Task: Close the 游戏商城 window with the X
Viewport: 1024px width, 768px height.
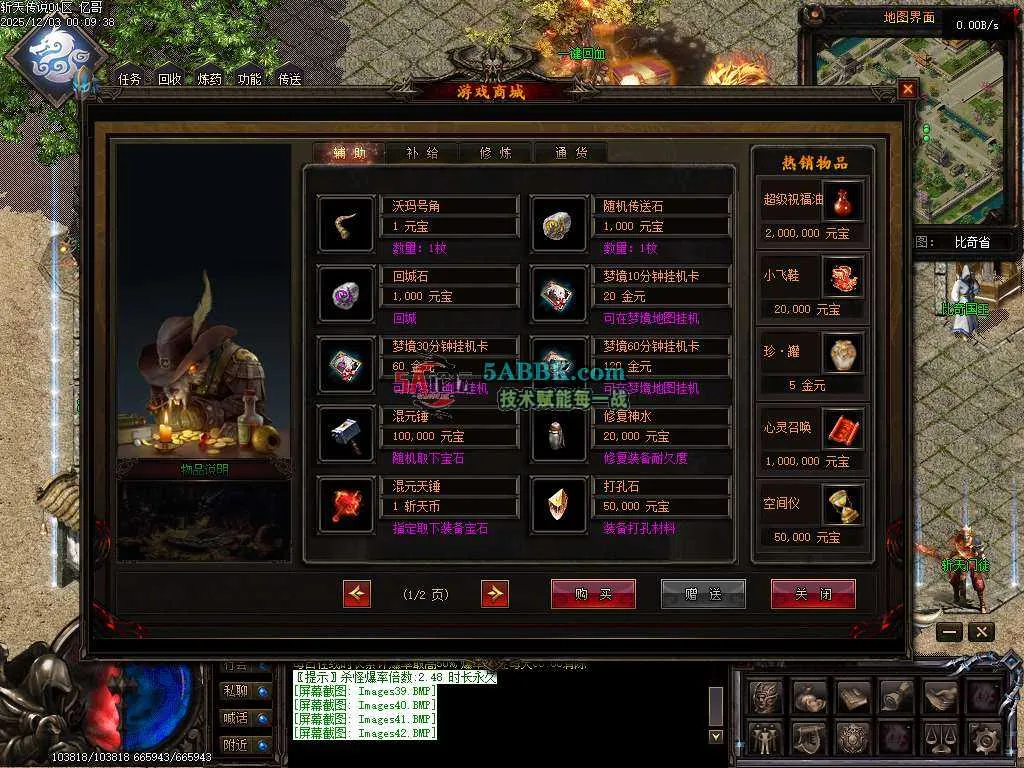Action: click(x=907, y=89)
